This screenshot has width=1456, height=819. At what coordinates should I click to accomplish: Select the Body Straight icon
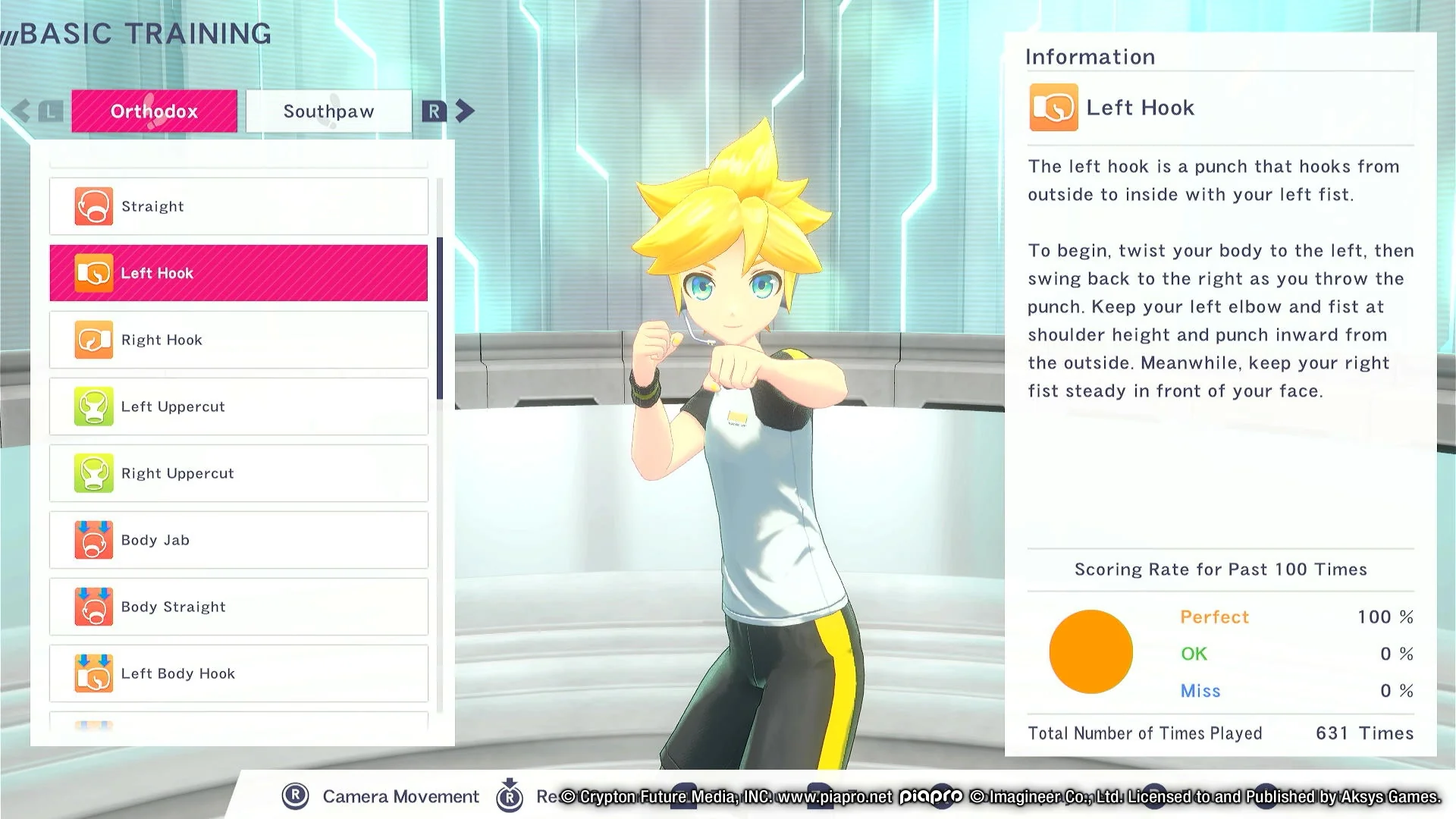point(94,606)
